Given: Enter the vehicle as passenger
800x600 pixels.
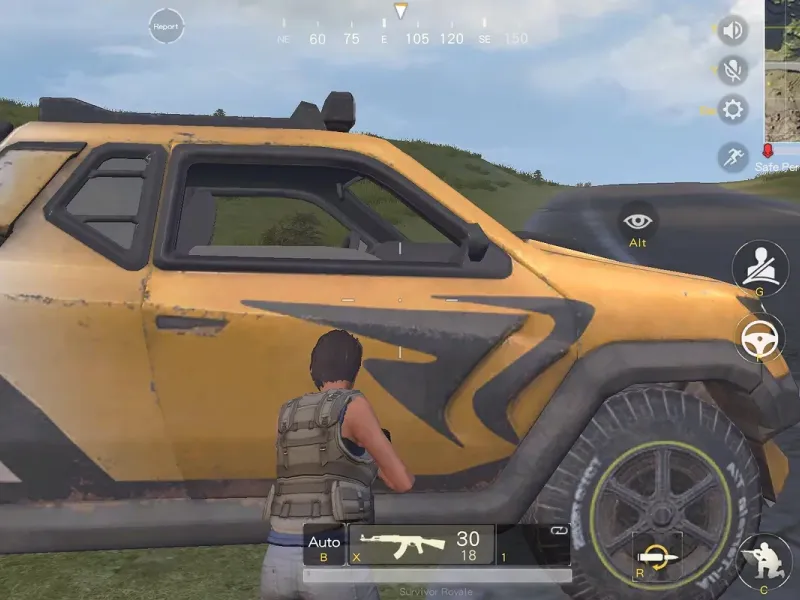Looking at the screenshot, I should pos(760,266).
